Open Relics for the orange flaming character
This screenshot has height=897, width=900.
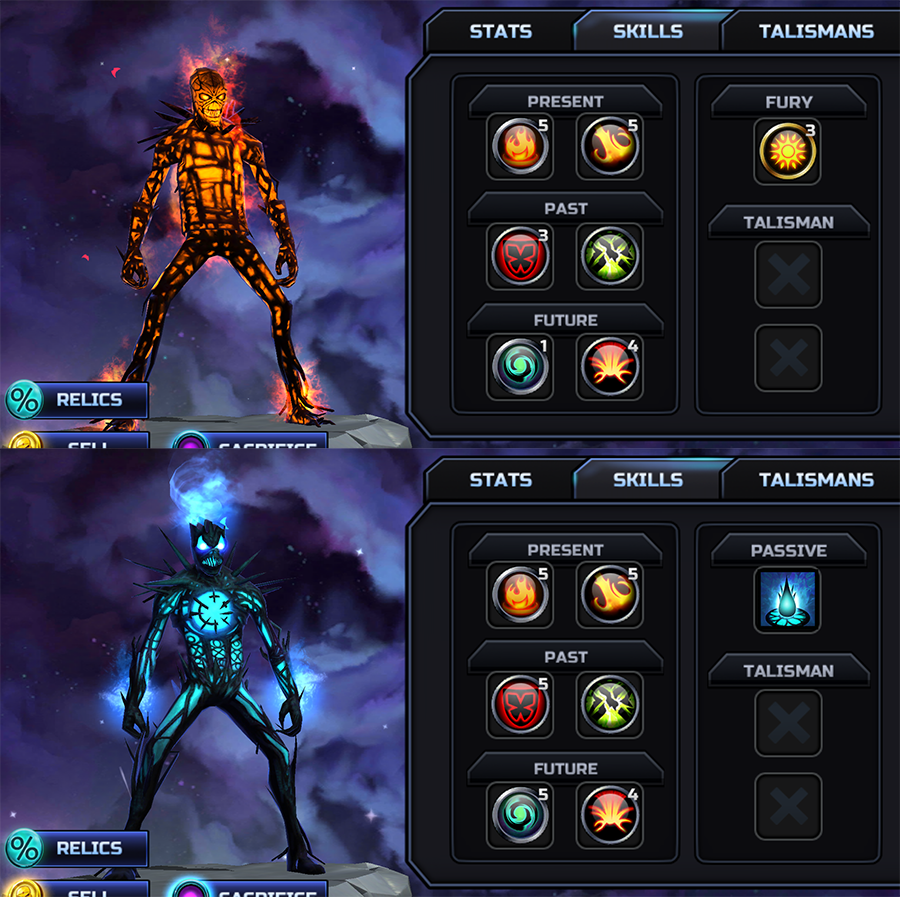(x=78, y=400)
